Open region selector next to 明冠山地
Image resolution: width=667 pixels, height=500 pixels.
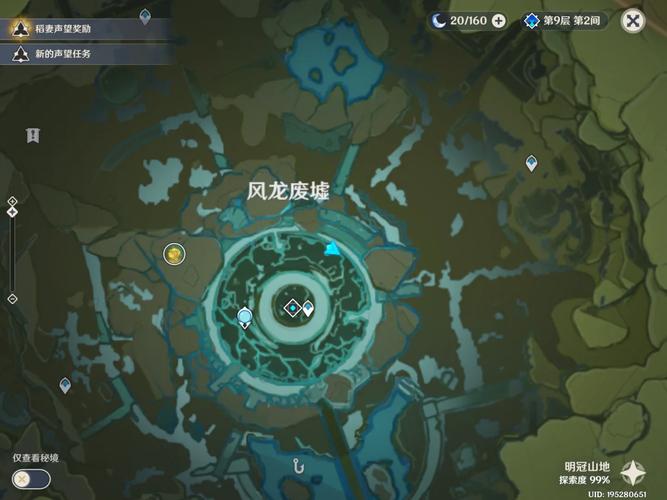click(632, 472)
